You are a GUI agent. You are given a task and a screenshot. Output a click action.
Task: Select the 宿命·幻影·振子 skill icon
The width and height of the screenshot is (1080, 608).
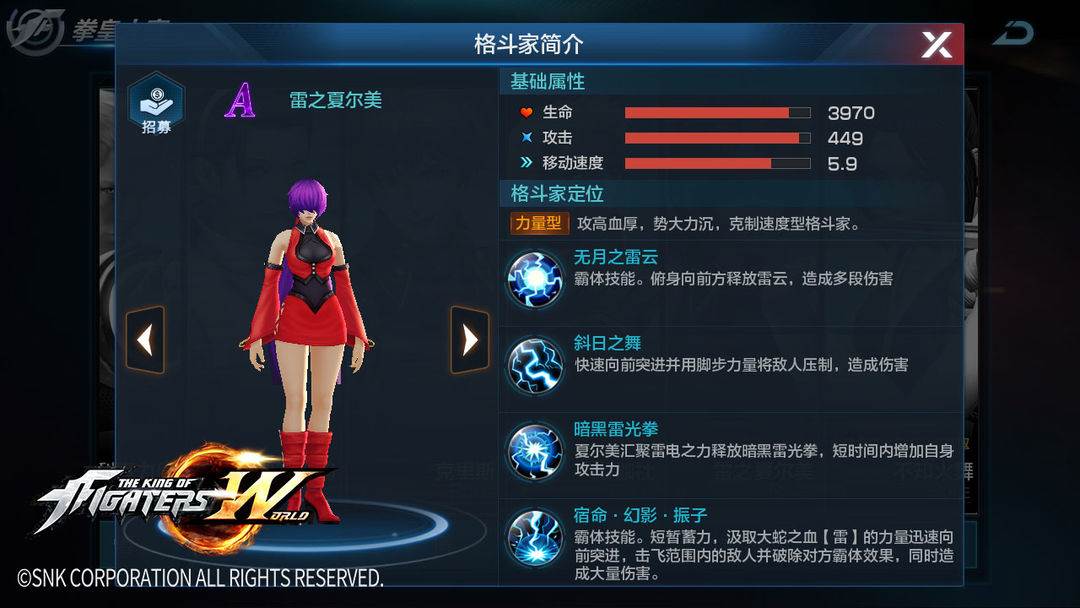point(533,537)
